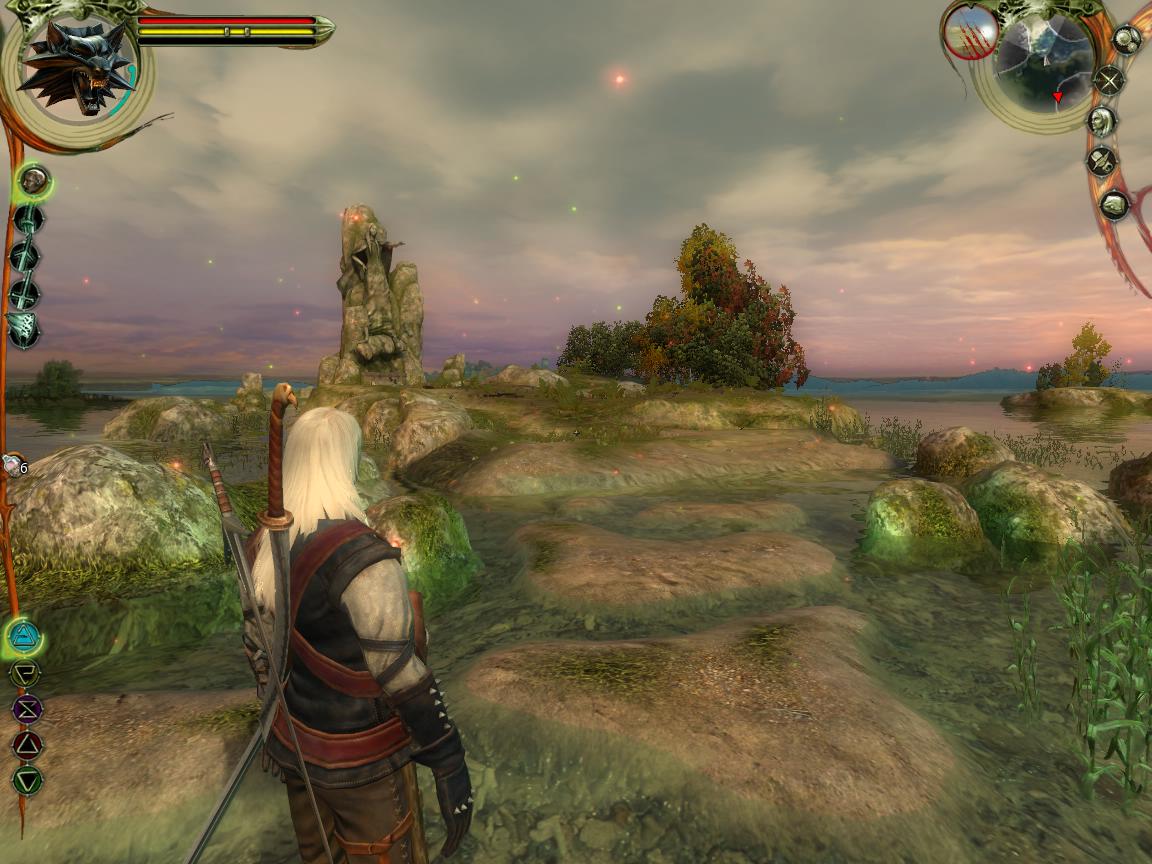Click the wolf medallion portrait
Screen dimensions: 1152x864
point(78,66)
